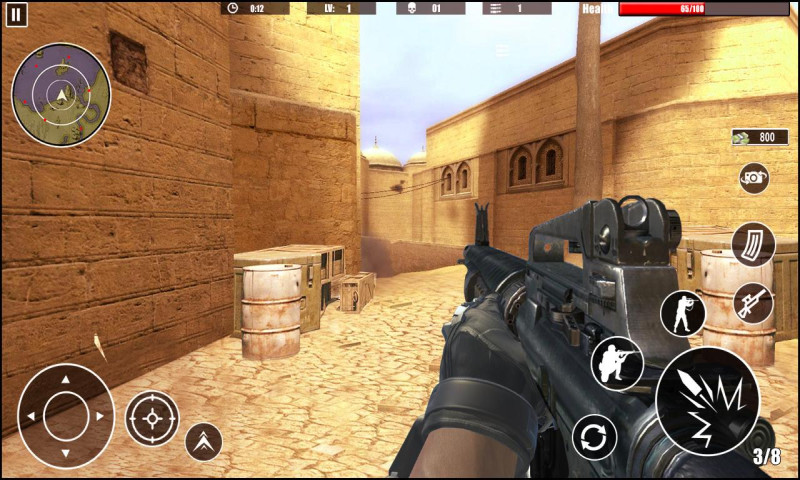Tap the up arrow on the movement pad
The image size is (800, 480).
coord(66,380)
